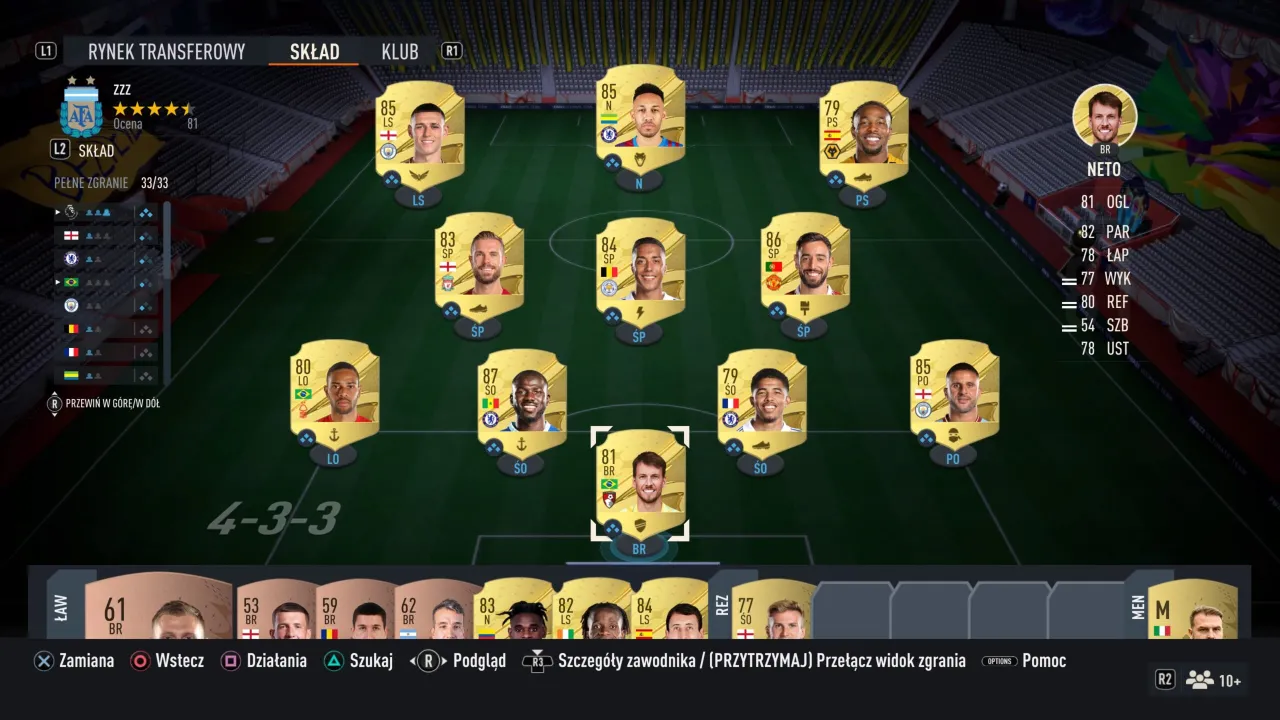Open the KLUB tab
The width and height of the screenshot is (1280, 720).
(399, 51)
